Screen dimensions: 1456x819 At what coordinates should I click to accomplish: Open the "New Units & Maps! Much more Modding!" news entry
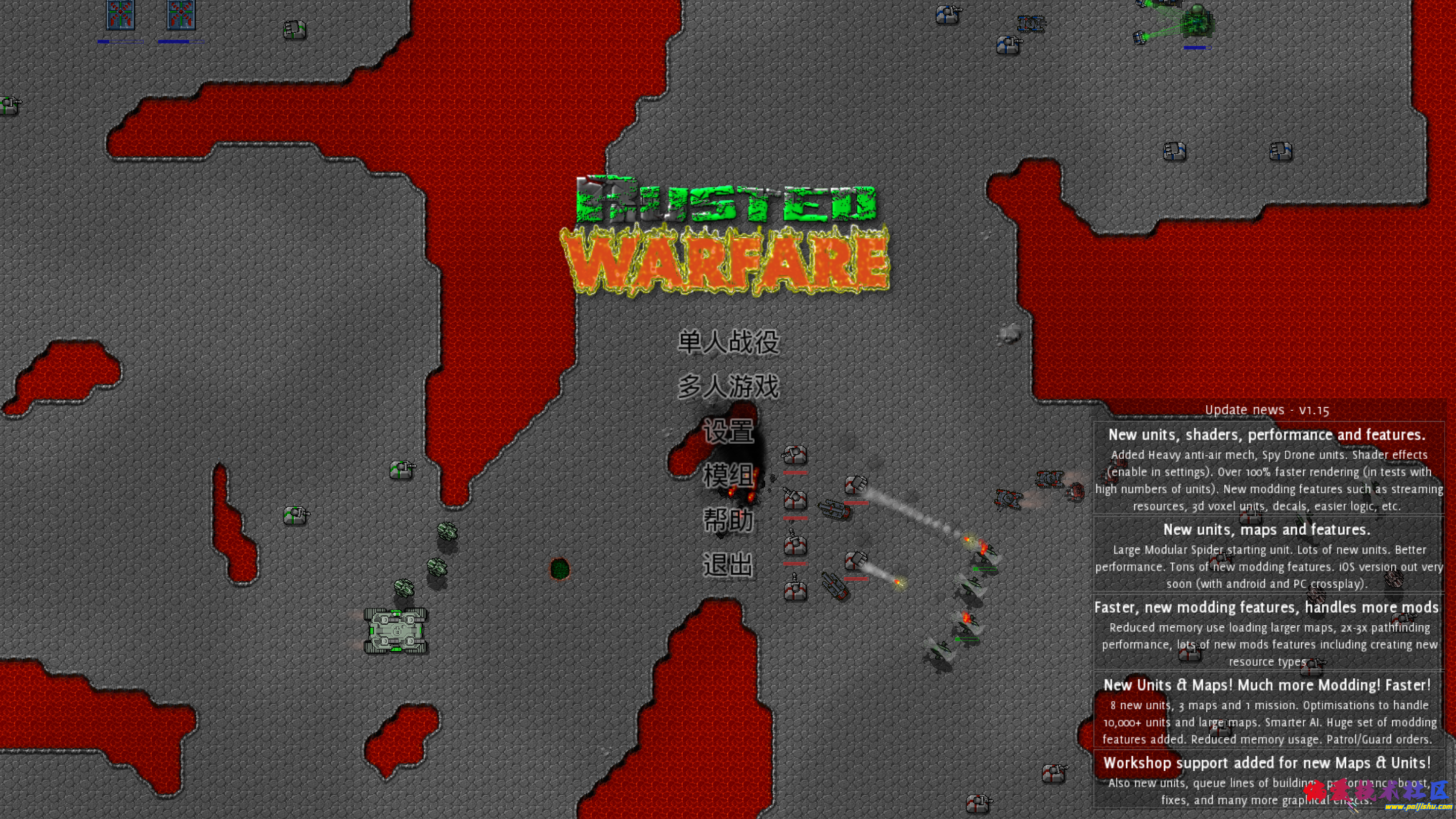click(x=1268, y=710)
